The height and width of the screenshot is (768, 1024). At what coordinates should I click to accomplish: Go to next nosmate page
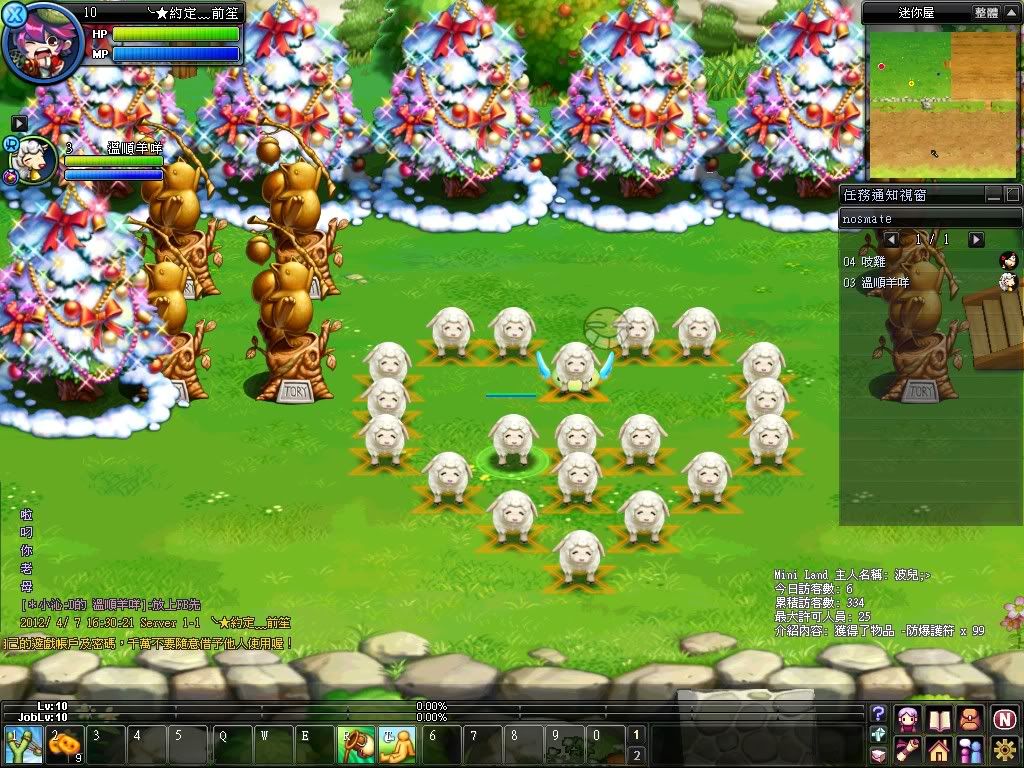[976, 240]
